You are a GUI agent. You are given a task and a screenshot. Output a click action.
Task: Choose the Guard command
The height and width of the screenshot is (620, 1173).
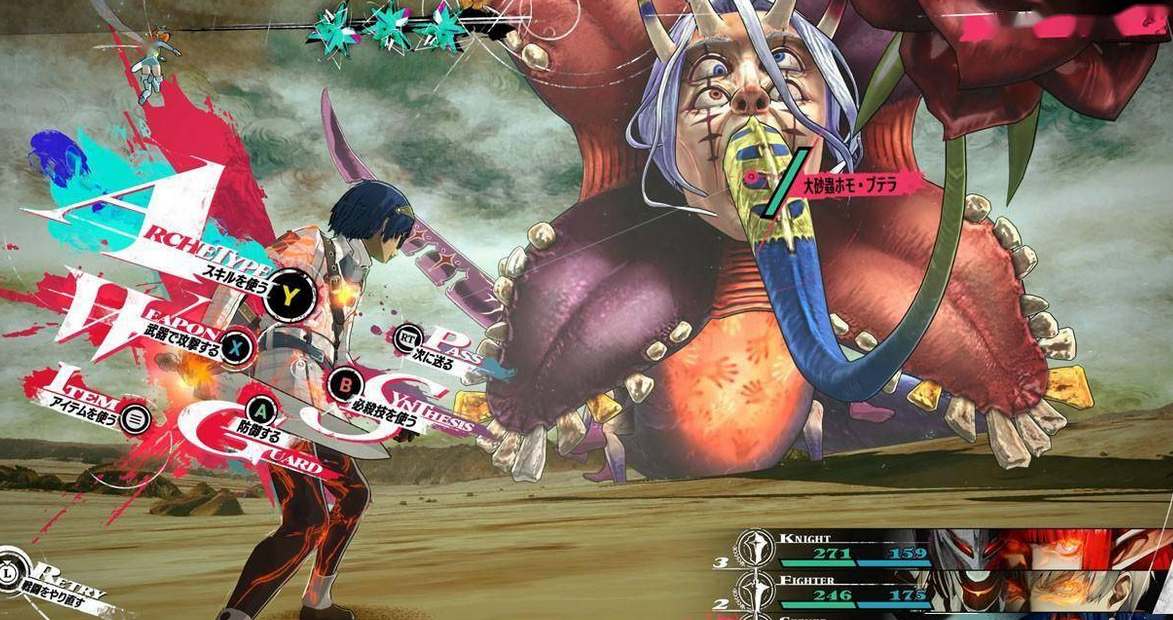point(261,410)
